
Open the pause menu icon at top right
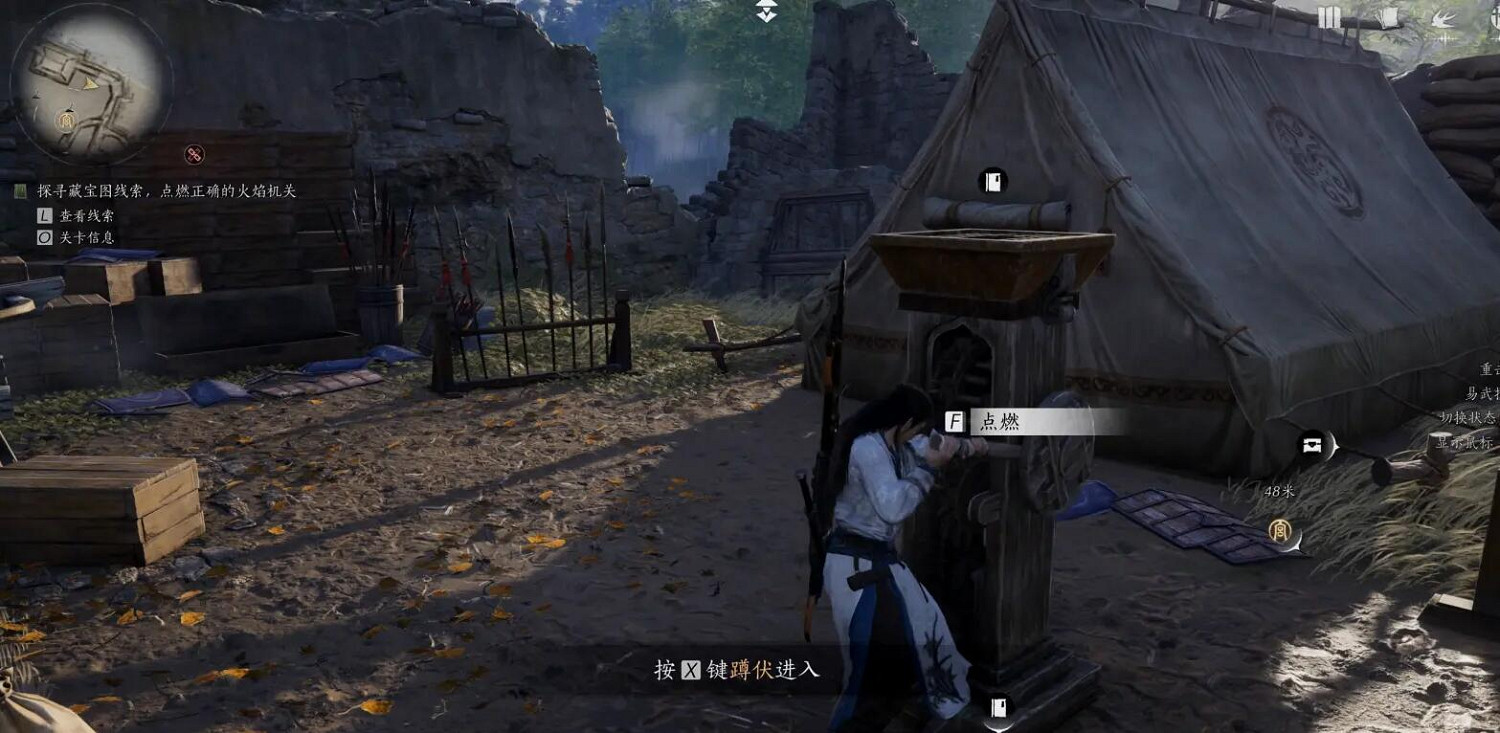(1329, 17)
